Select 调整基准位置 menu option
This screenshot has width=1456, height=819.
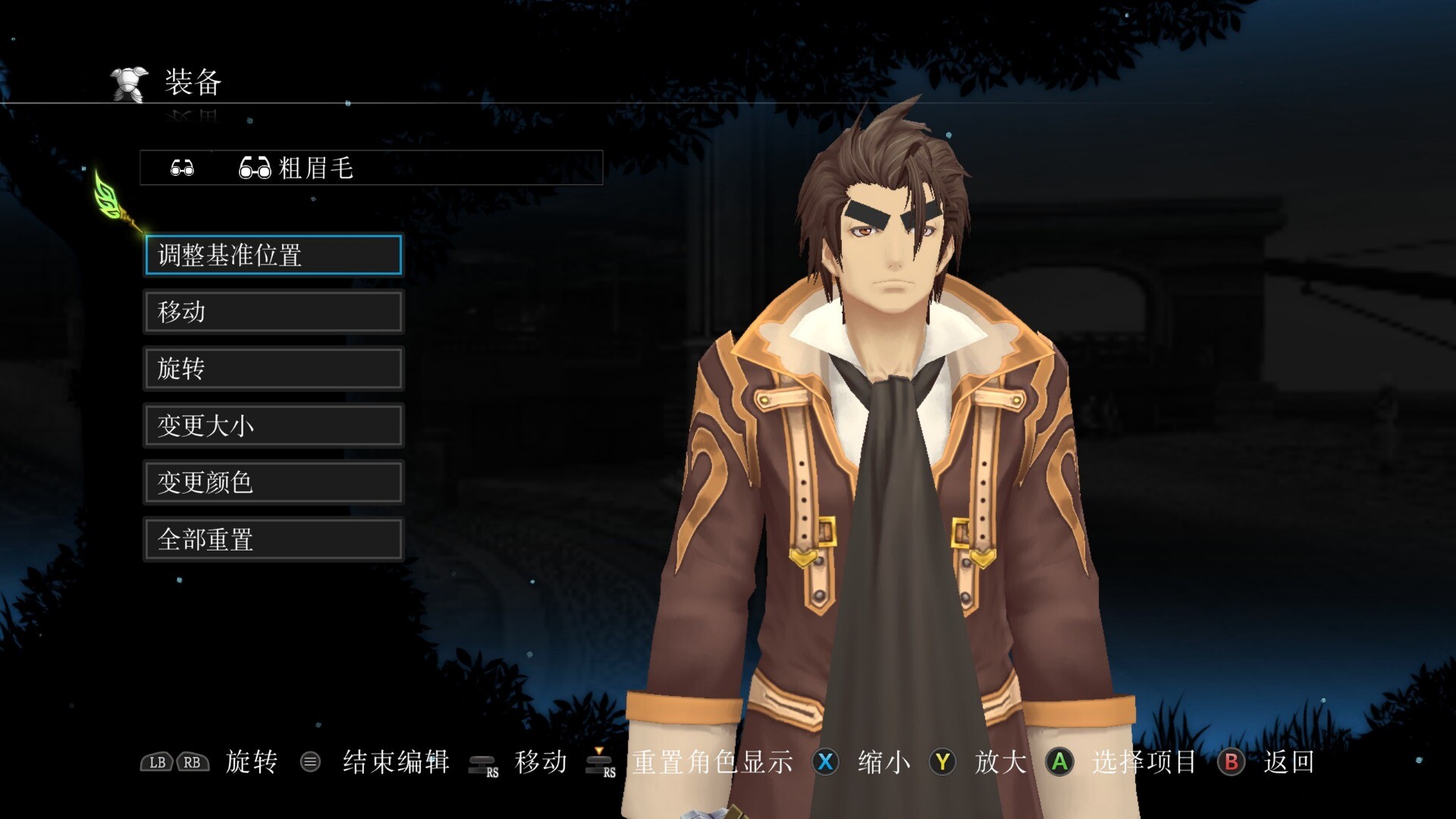coord(273,255)
